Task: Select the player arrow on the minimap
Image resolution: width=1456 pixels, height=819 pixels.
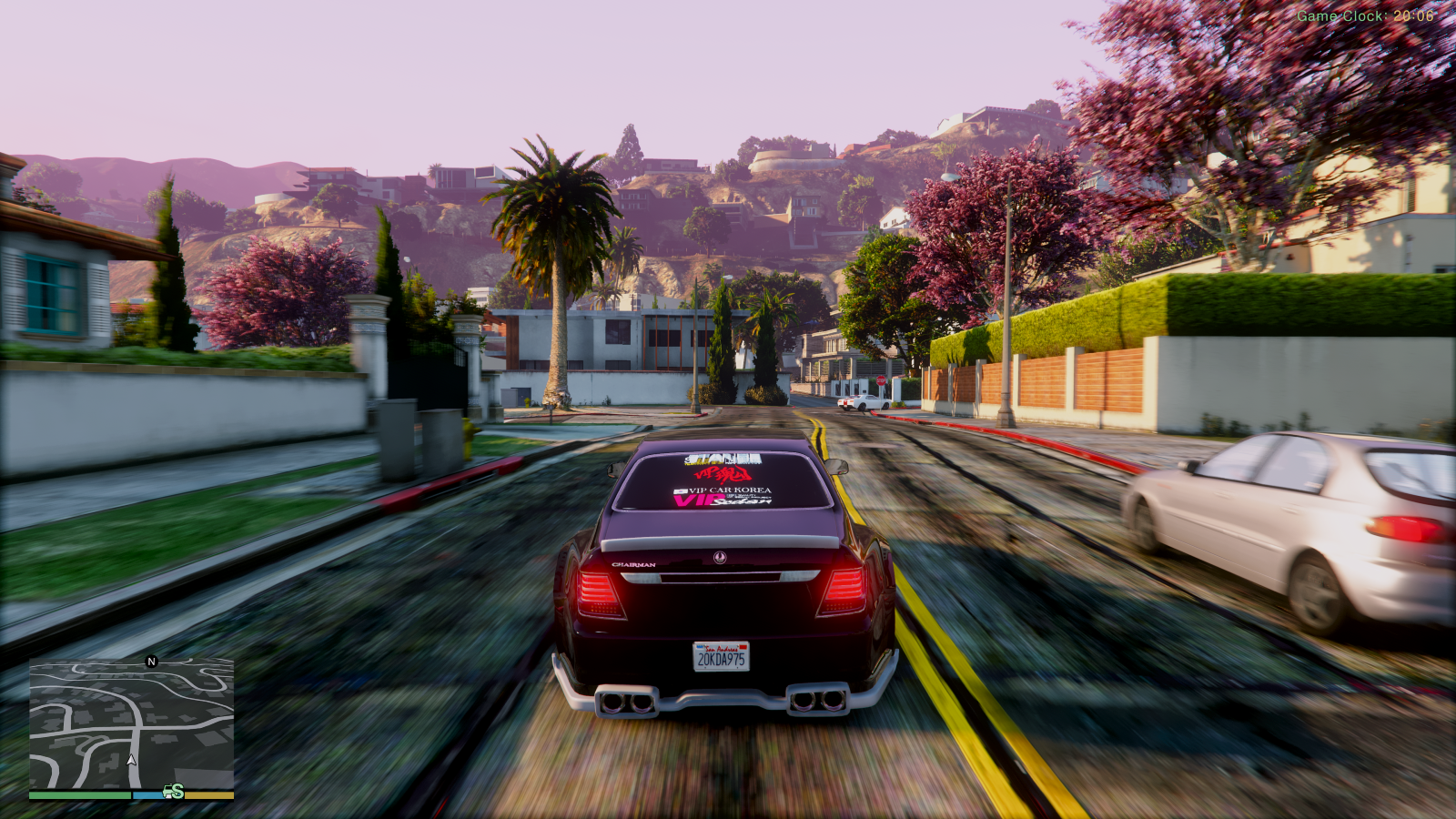Action: click(132, 761)
